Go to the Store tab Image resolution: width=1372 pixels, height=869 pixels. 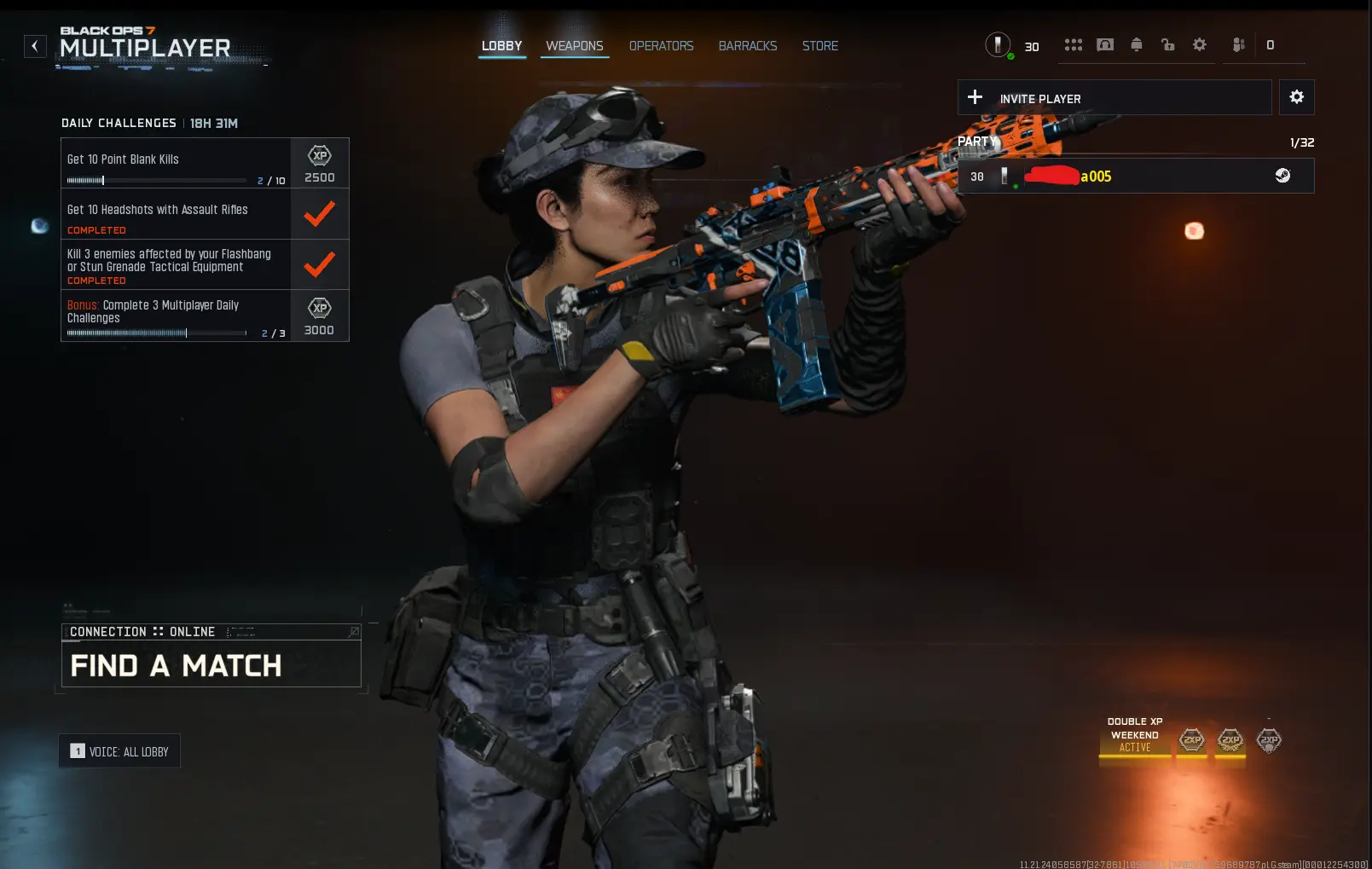point(819,46)
